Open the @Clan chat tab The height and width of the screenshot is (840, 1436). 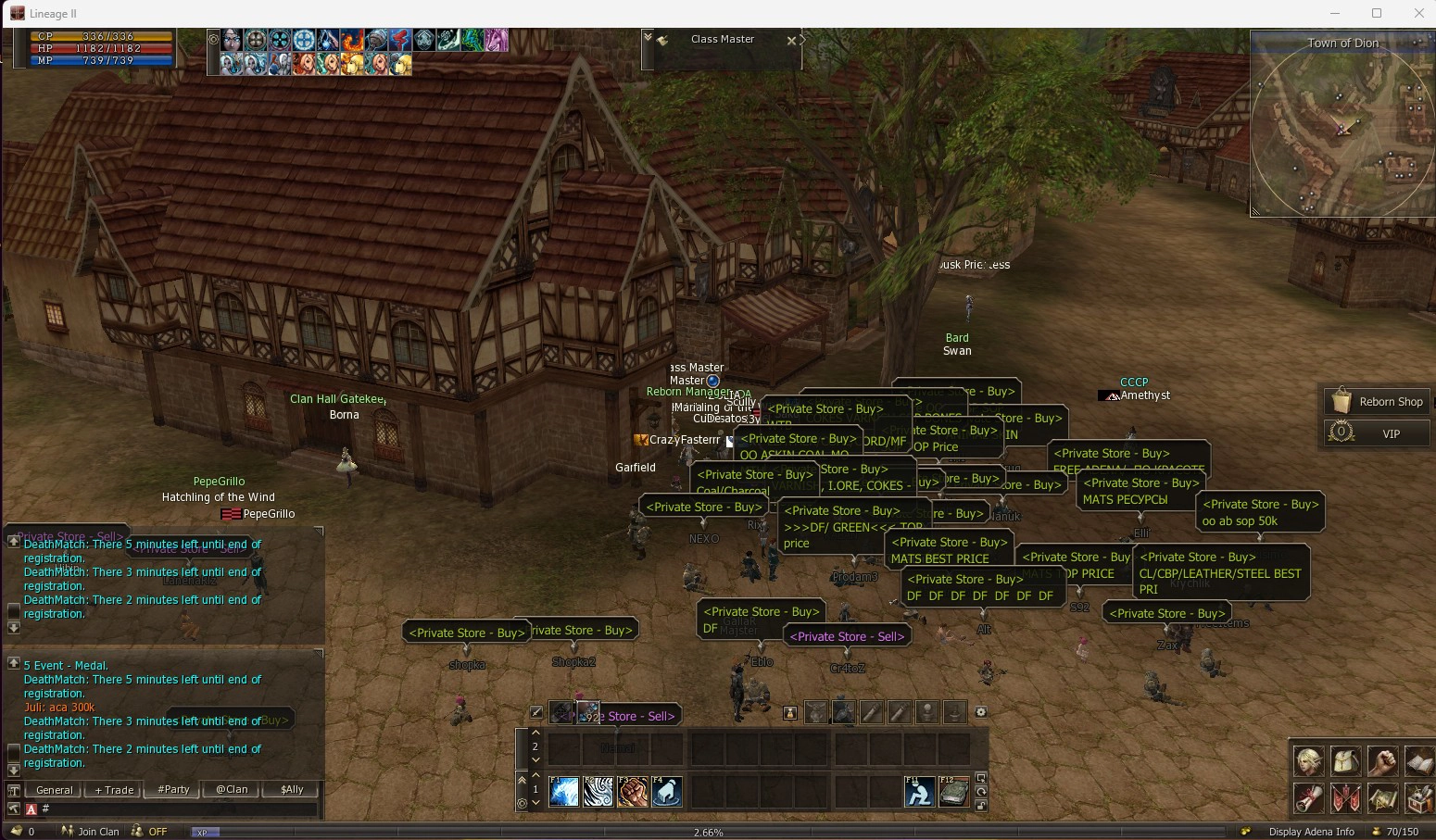click(x=232, y=790)
